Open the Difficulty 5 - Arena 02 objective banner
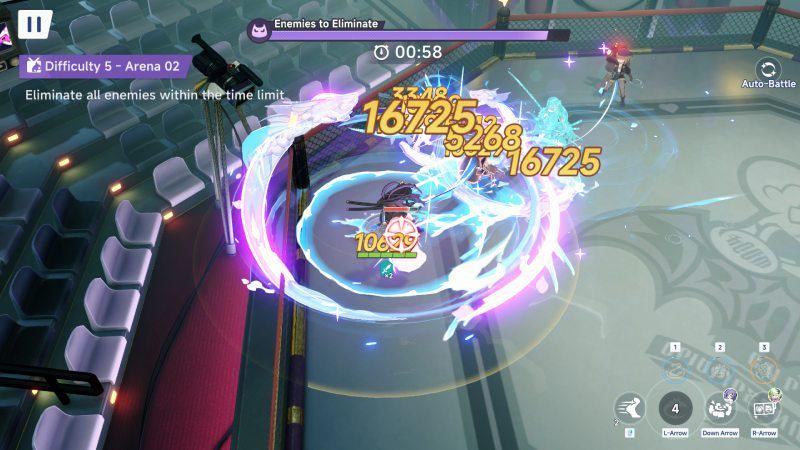Screen dimensions: 800x450 [x=102, y=66]
